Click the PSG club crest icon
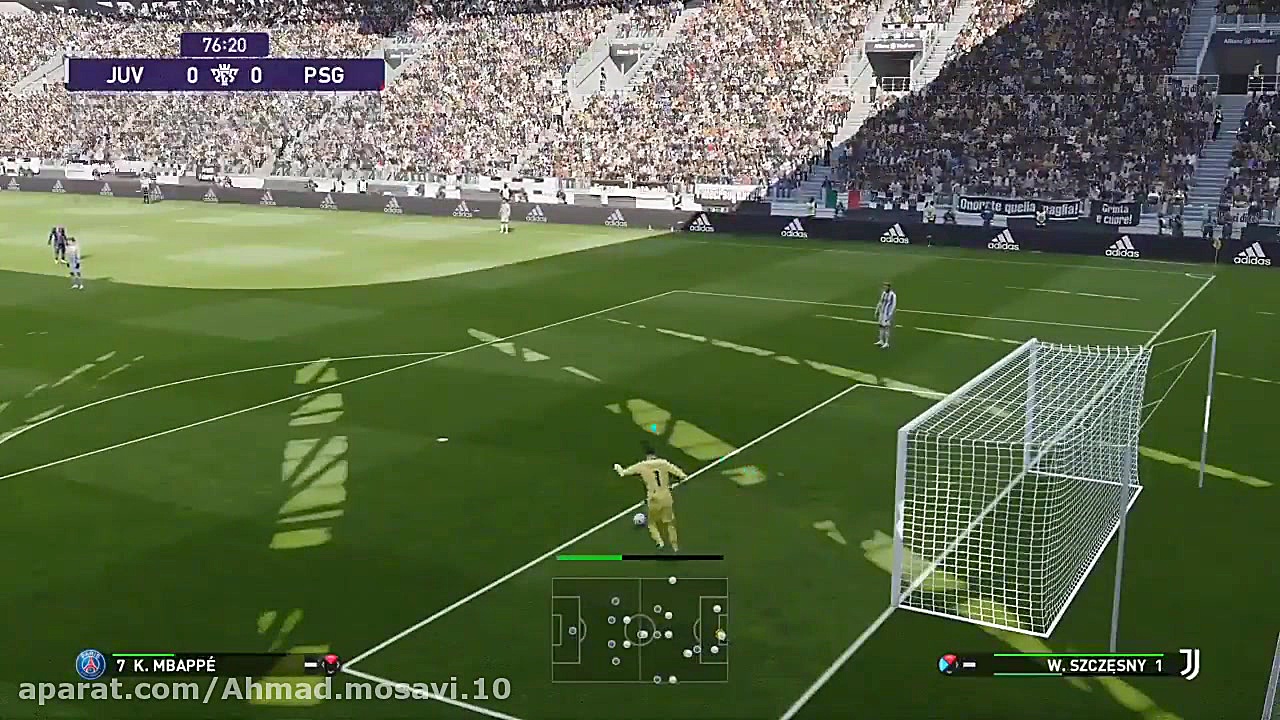Image resolution: width=1280 pixels, height=720 pixels. 89,664
